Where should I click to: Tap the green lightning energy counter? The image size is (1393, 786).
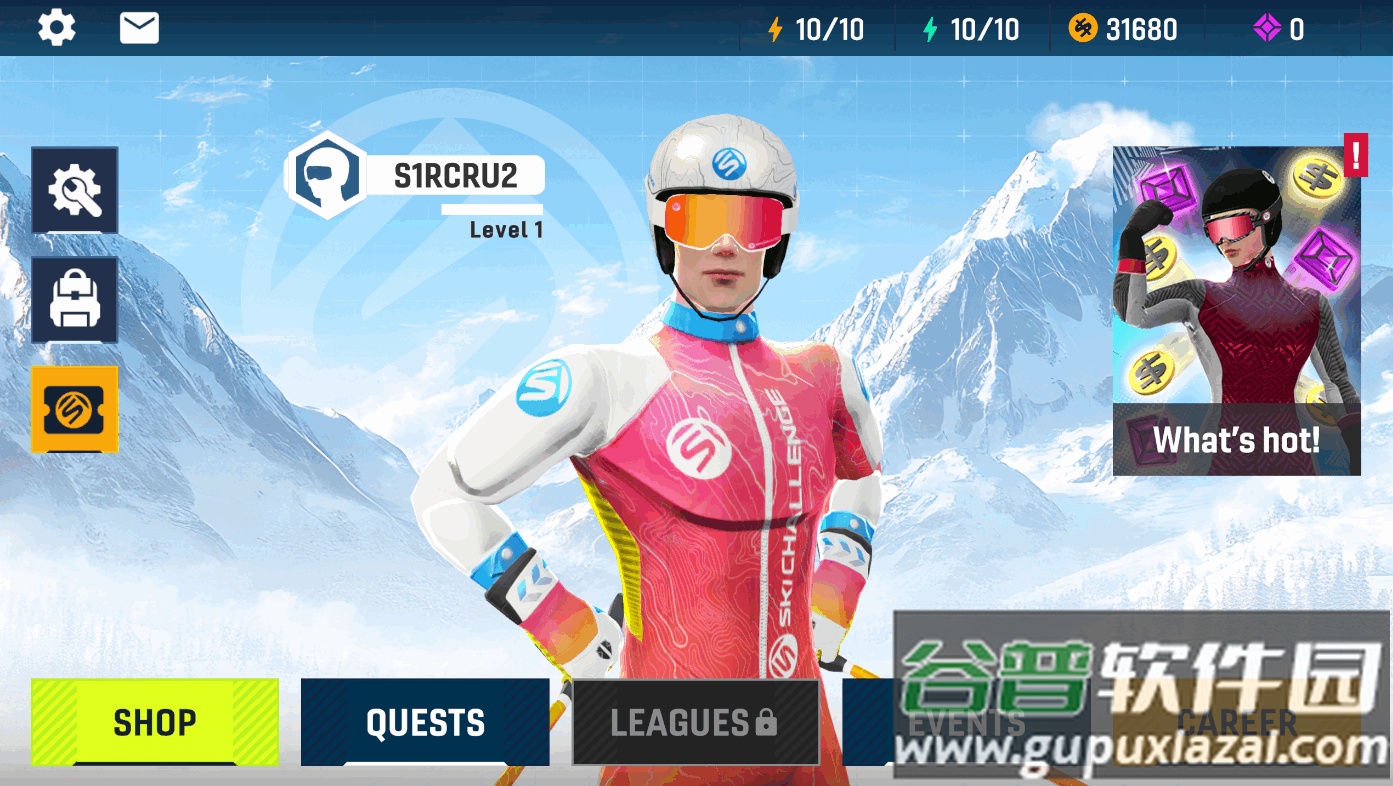pyautogui.click(x=971, y=29)
